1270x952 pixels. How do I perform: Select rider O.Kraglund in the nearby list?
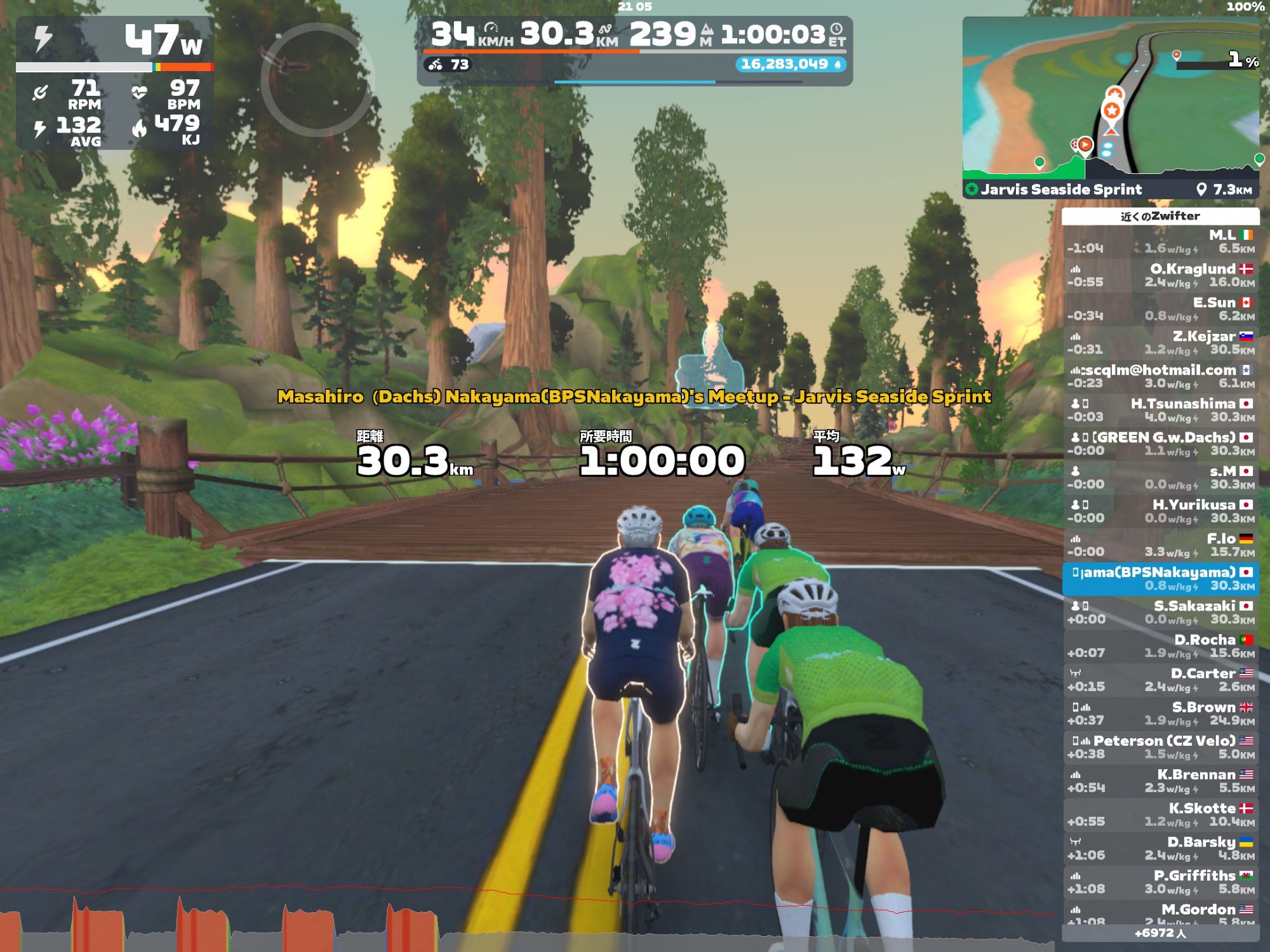pos(1161,275)
